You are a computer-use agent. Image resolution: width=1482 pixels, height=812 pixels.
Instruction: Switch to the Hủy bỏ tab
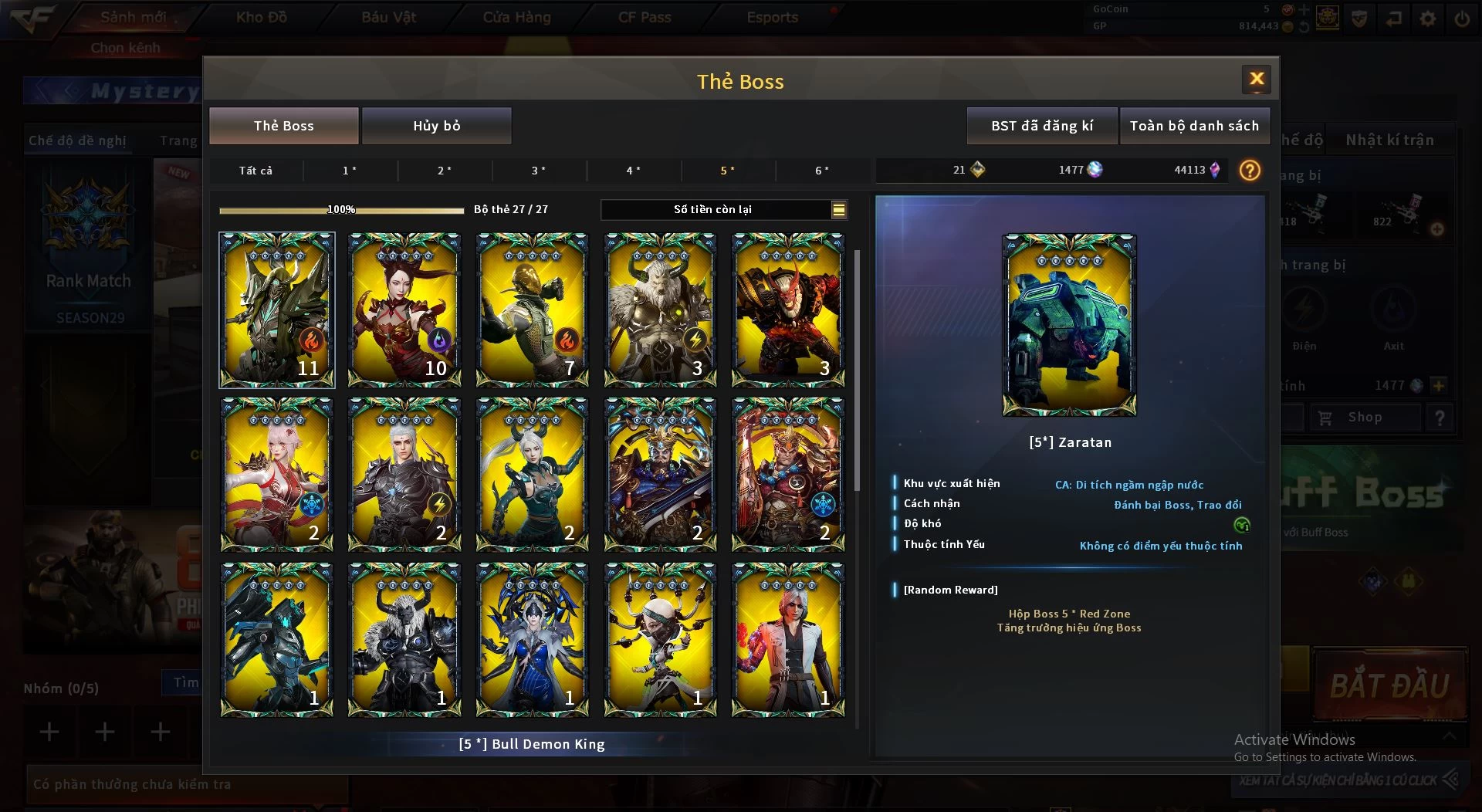436,126
